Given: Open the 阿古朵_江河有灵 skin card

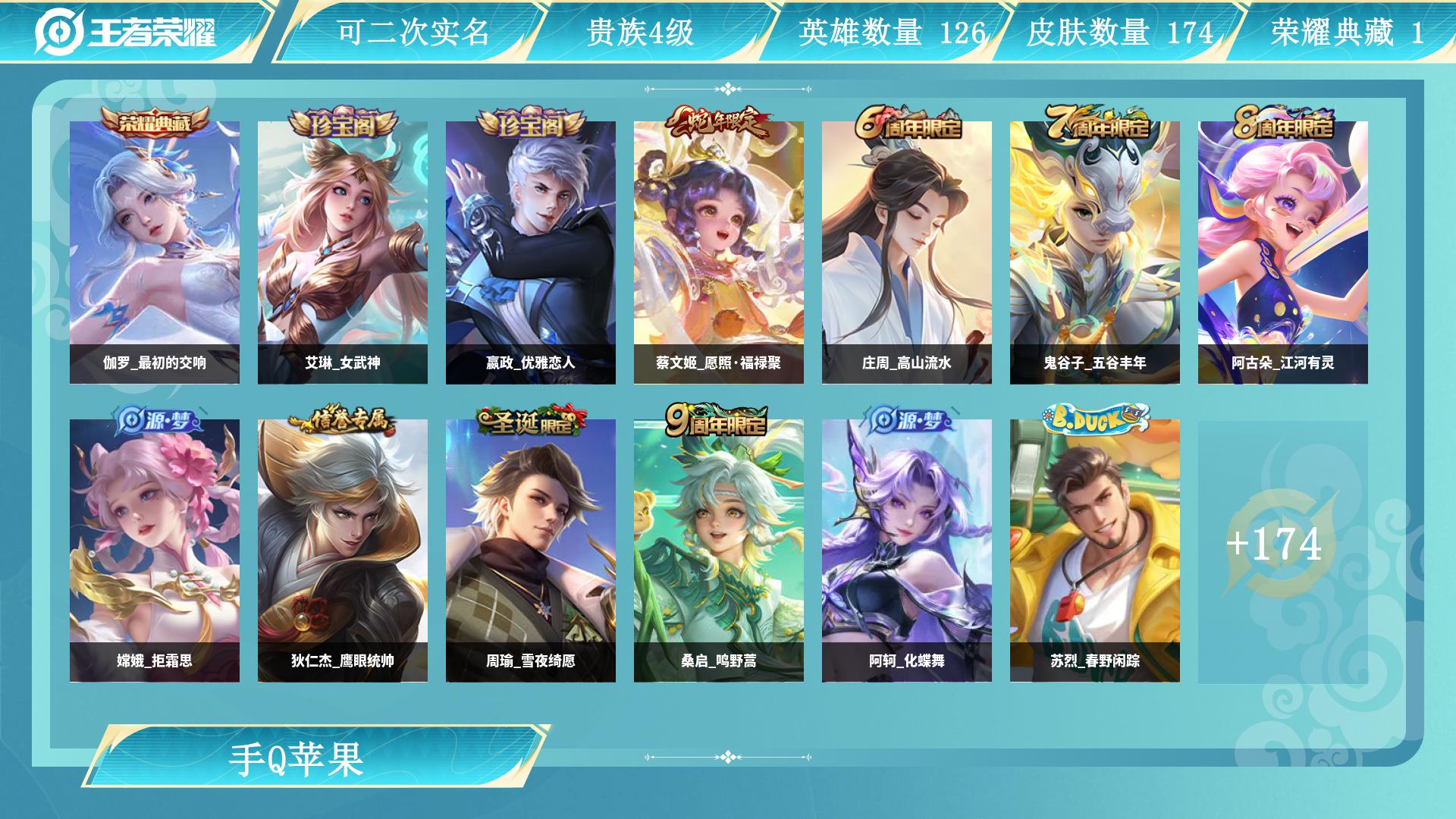Looking at the screenshot, I should [x=1283, y=252].
